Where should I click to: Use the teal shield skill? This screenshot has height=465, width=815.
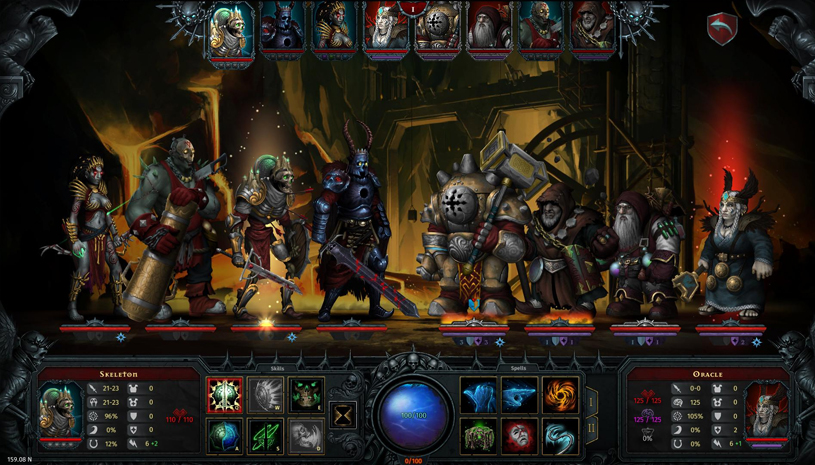point(224,436)
